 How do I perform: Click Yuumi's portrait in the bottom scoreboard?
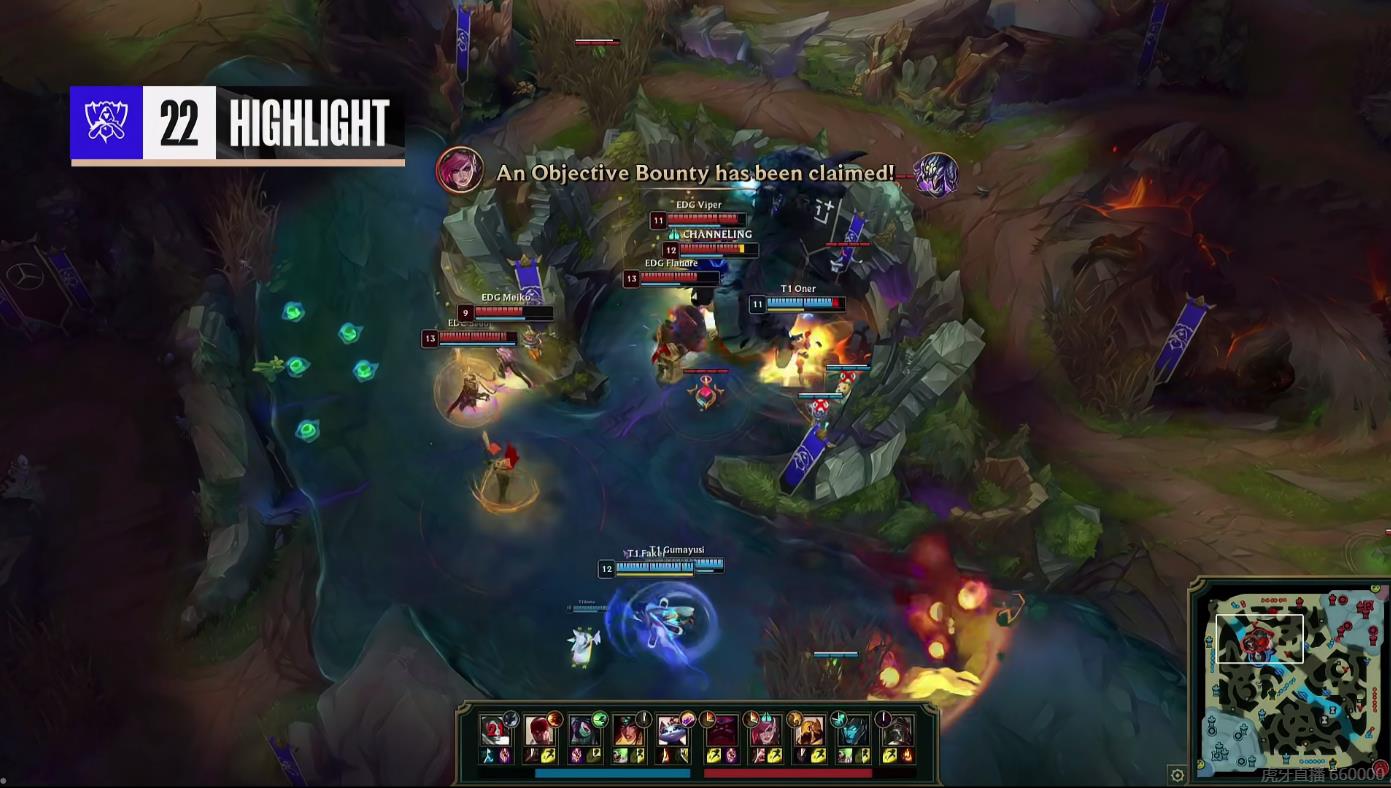[x=673, y=732]
